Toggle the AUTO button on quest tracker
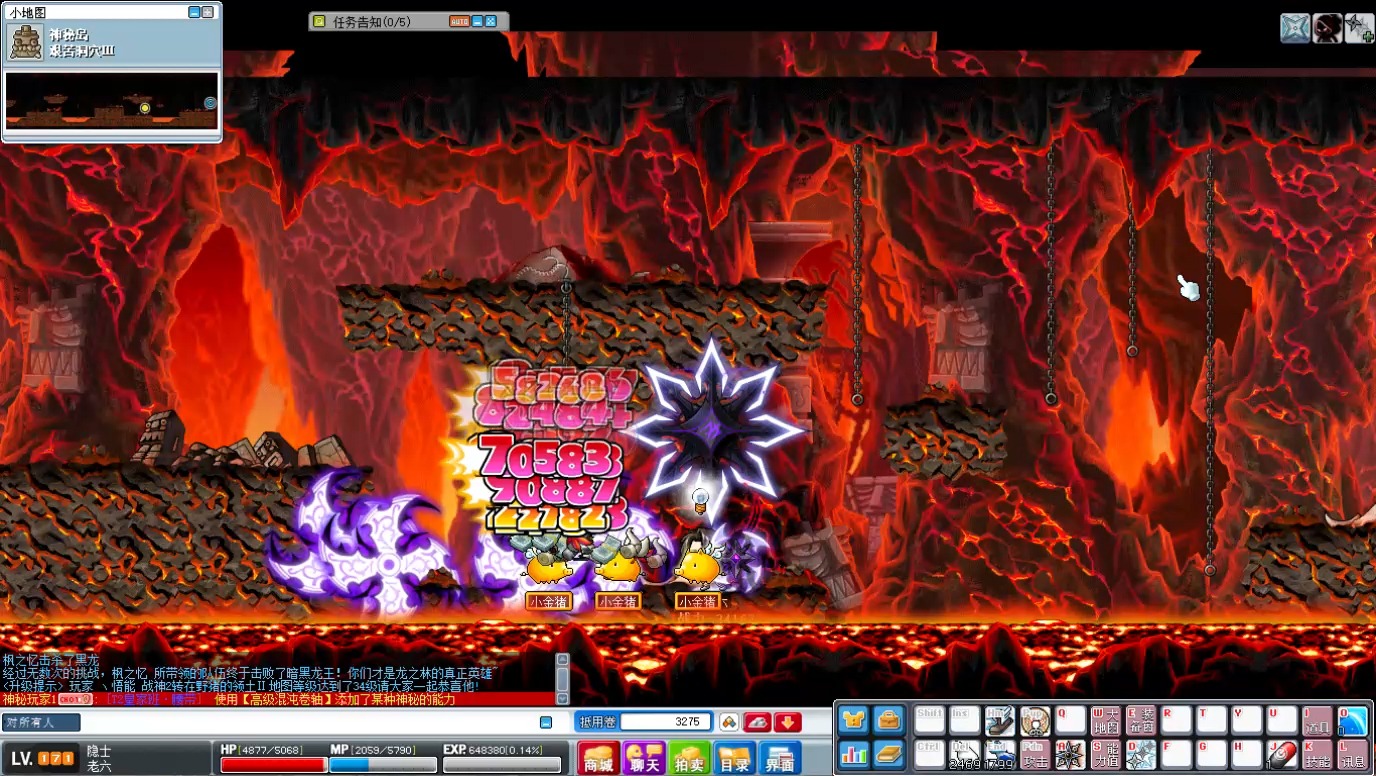 (x=459, y=21)
